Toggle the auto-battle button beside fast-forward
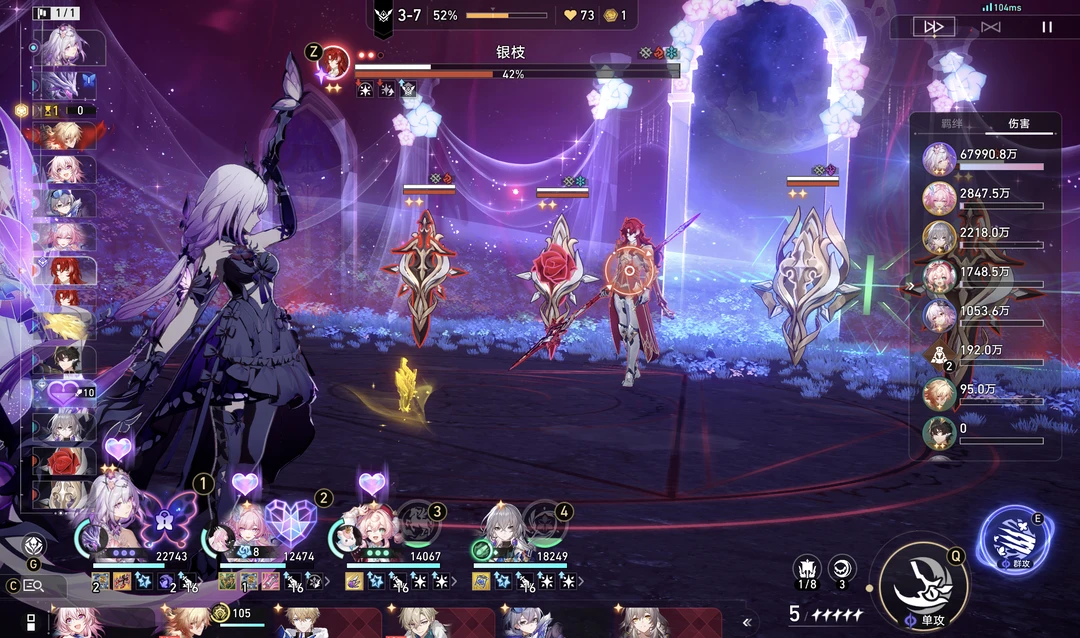Image resolution: width=1080 pixels, height=638 pixels. click(990, 27)
